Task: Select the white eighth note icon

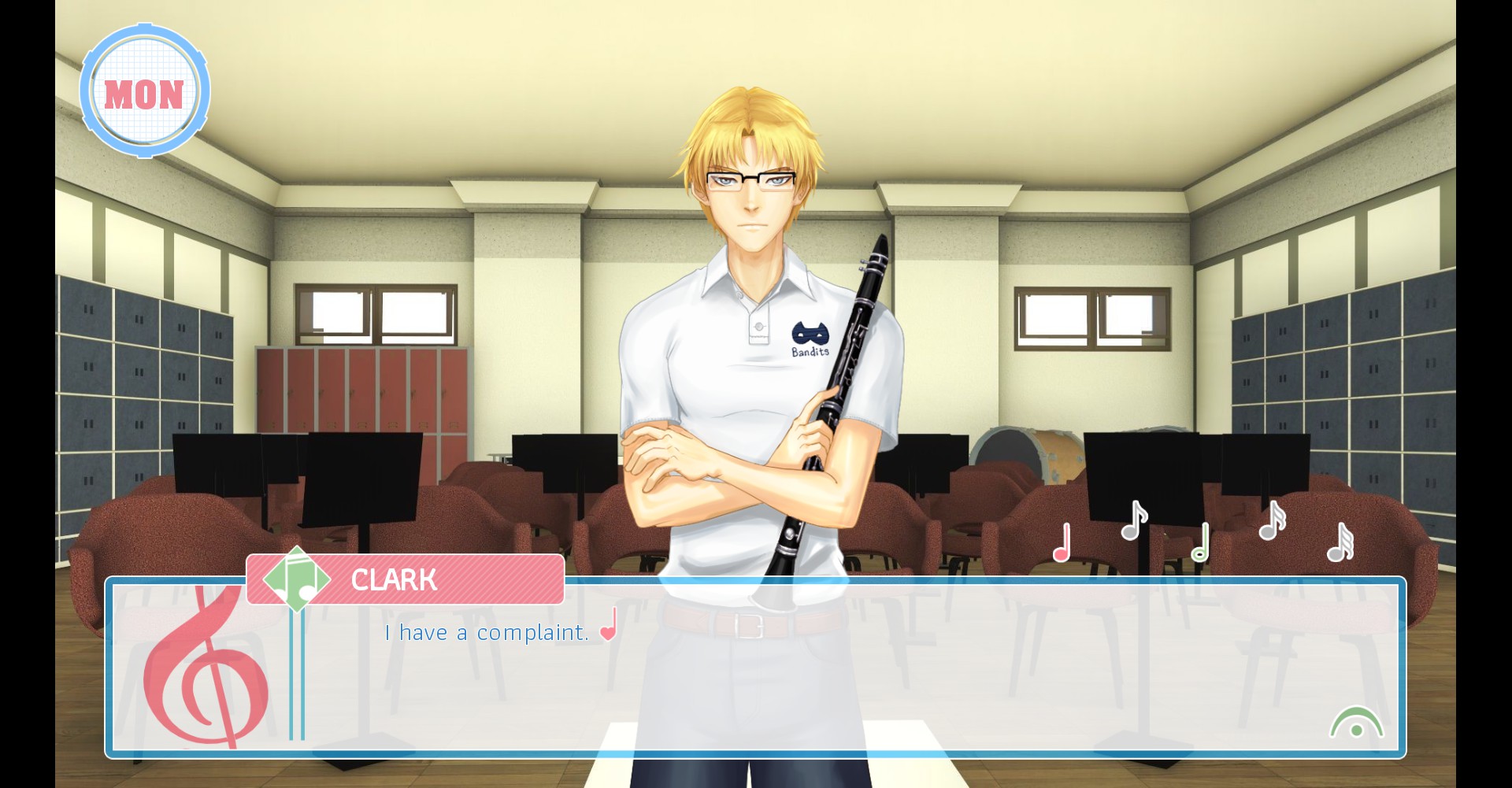Action: tap(1133, 521)
